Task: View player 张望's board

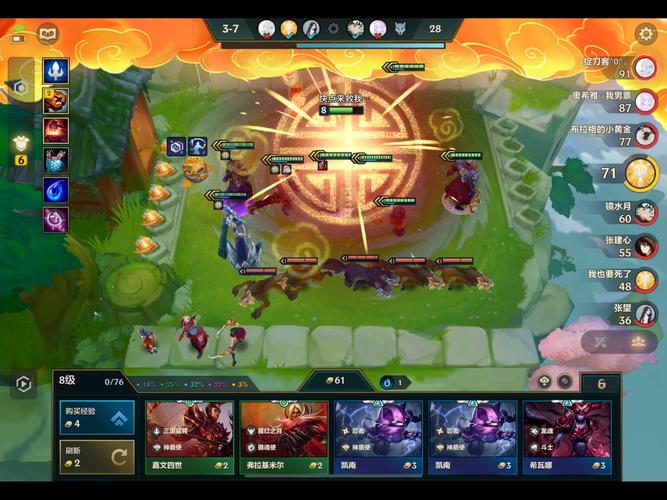Action: coord(645,314)
